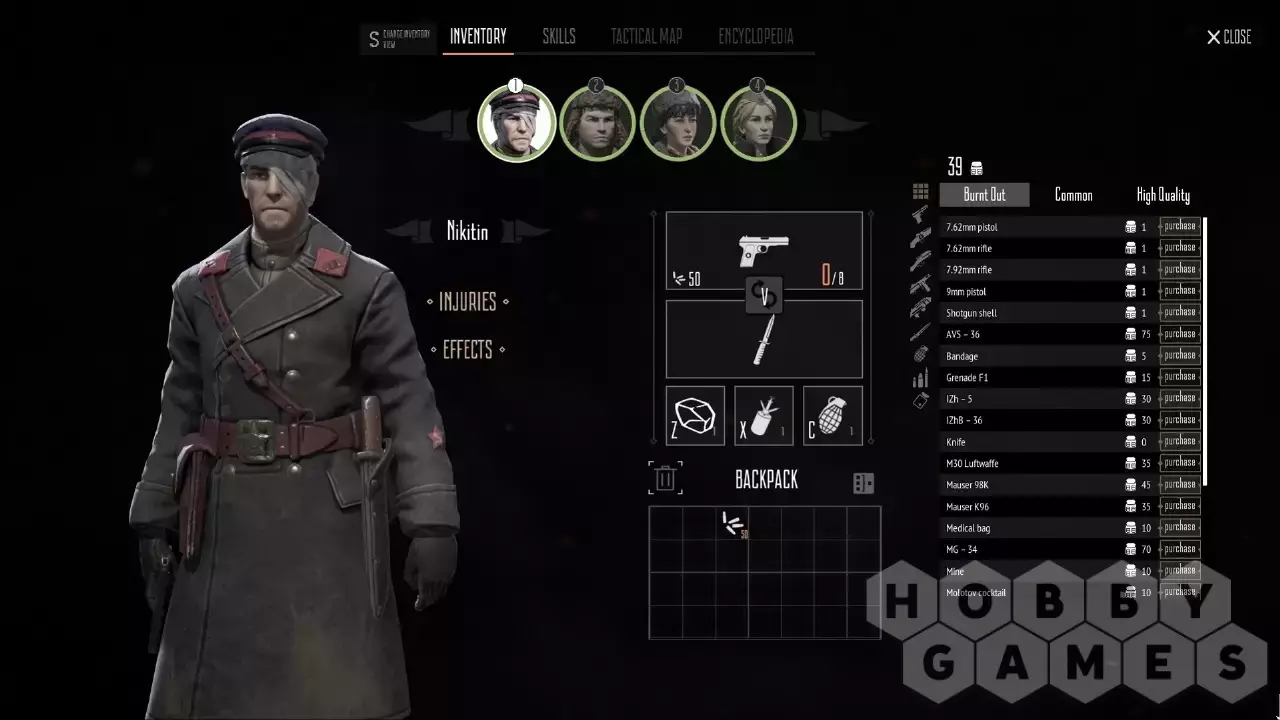1280x720 pixels.
Task: Open the Tactical Map tab
Action: [x=646, y=37]
